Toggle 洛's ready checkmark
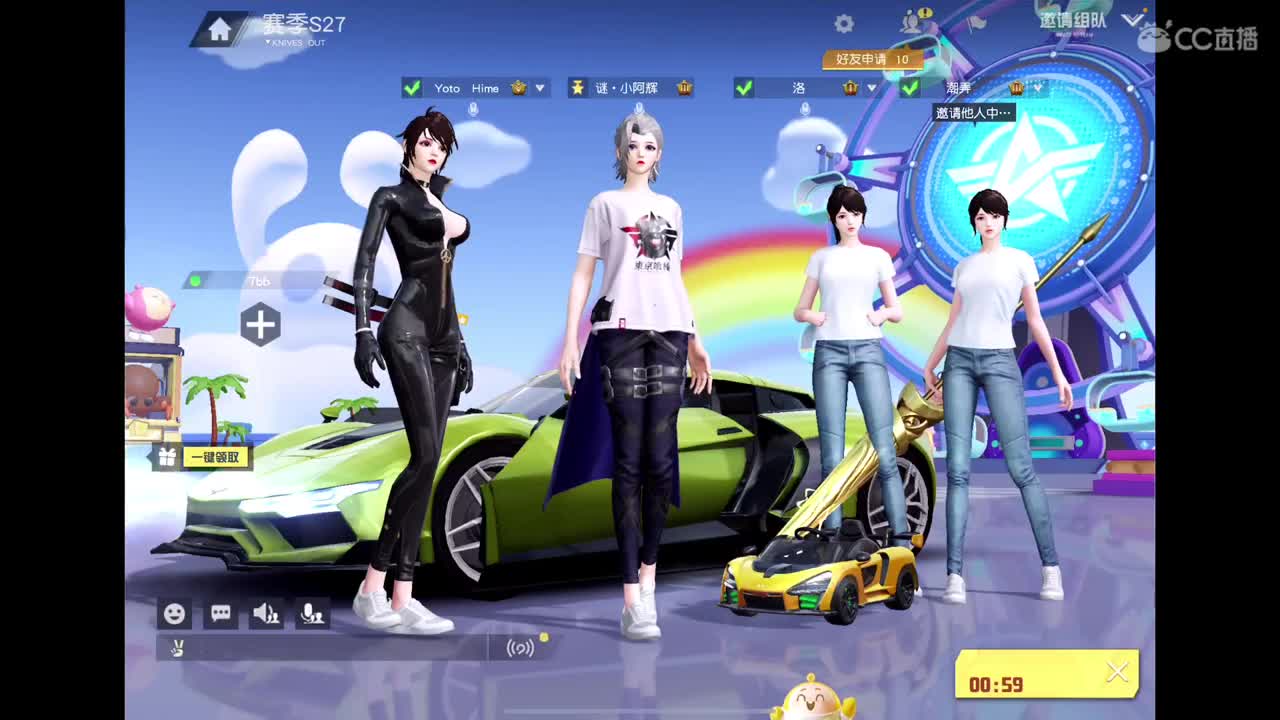 (745, 88)
